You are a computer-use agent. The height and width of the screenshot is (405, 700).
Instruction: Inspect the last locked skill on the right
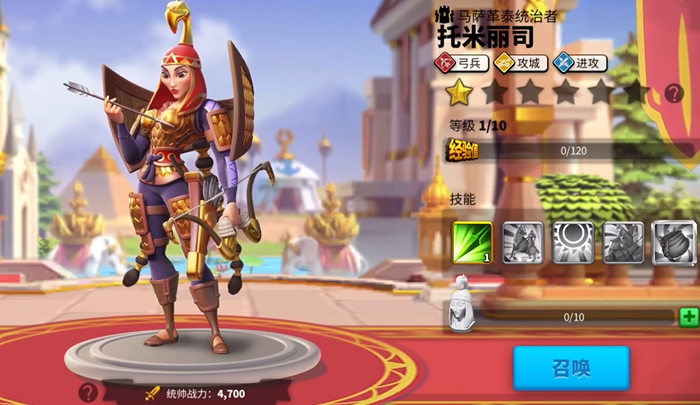[674, 243]
